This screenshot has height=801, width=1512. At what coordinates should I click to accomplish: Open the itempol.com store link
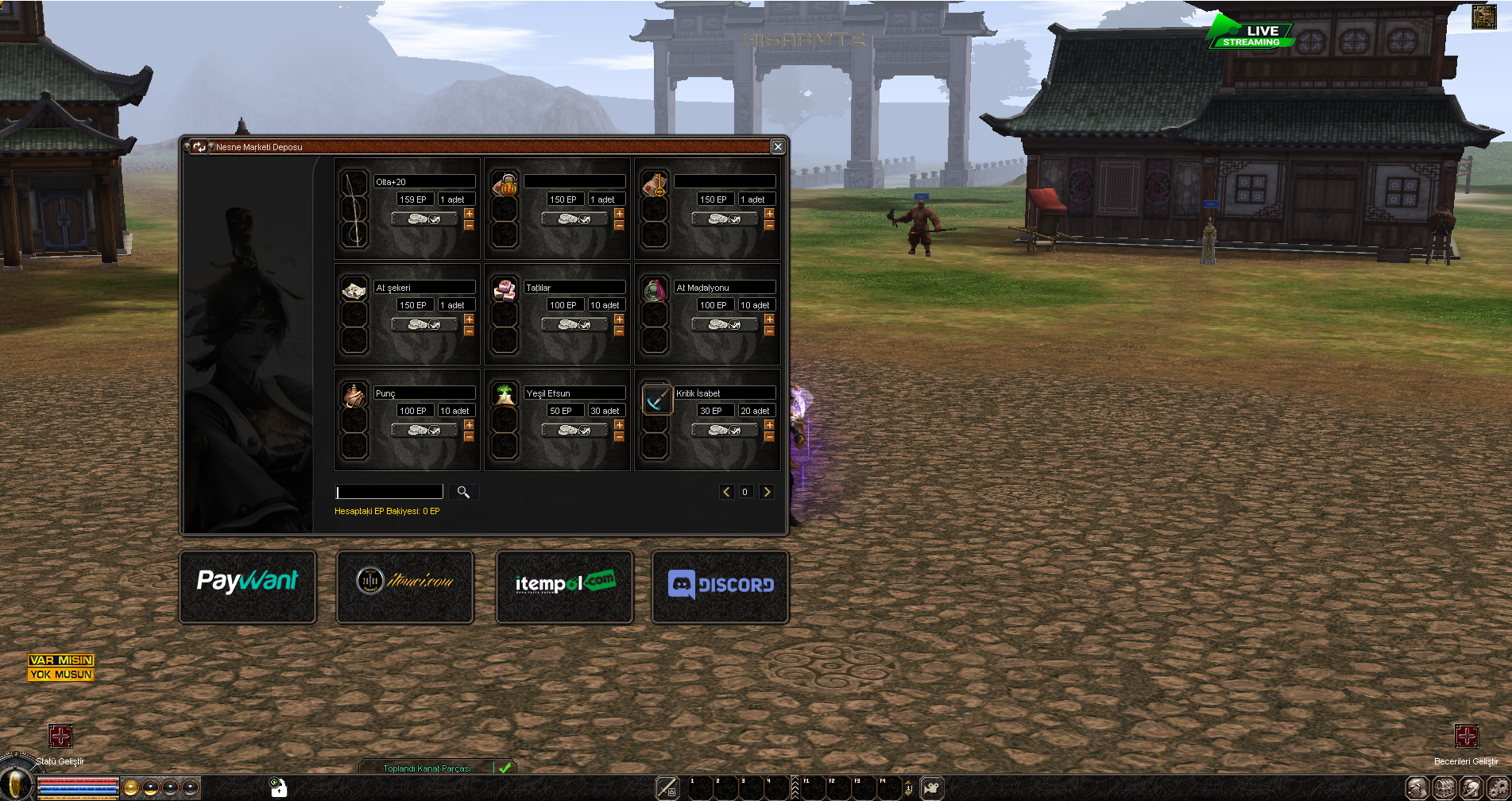click(x=564, y=586)
